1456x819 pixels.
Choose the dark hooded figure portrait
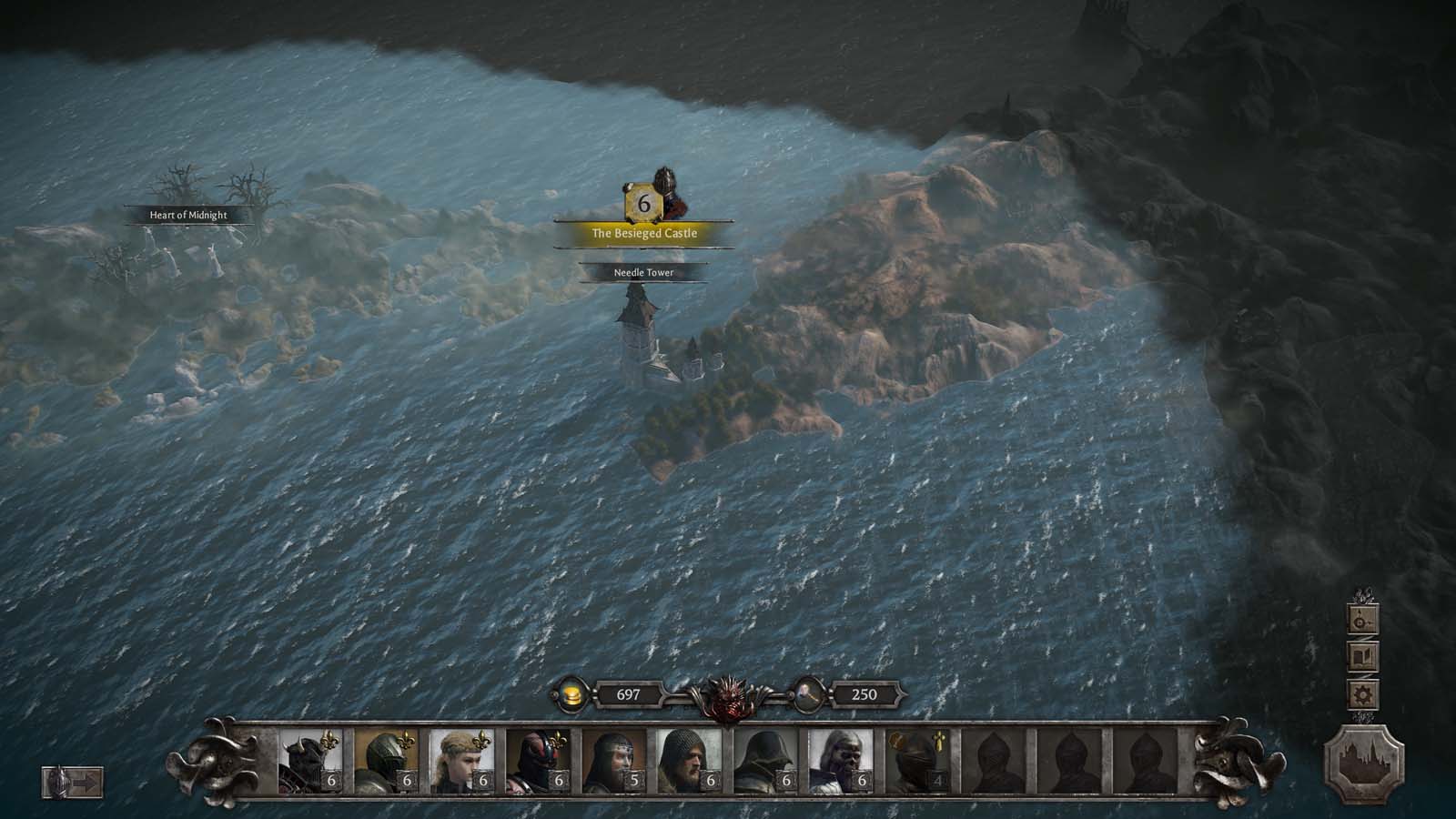point(764,760)
